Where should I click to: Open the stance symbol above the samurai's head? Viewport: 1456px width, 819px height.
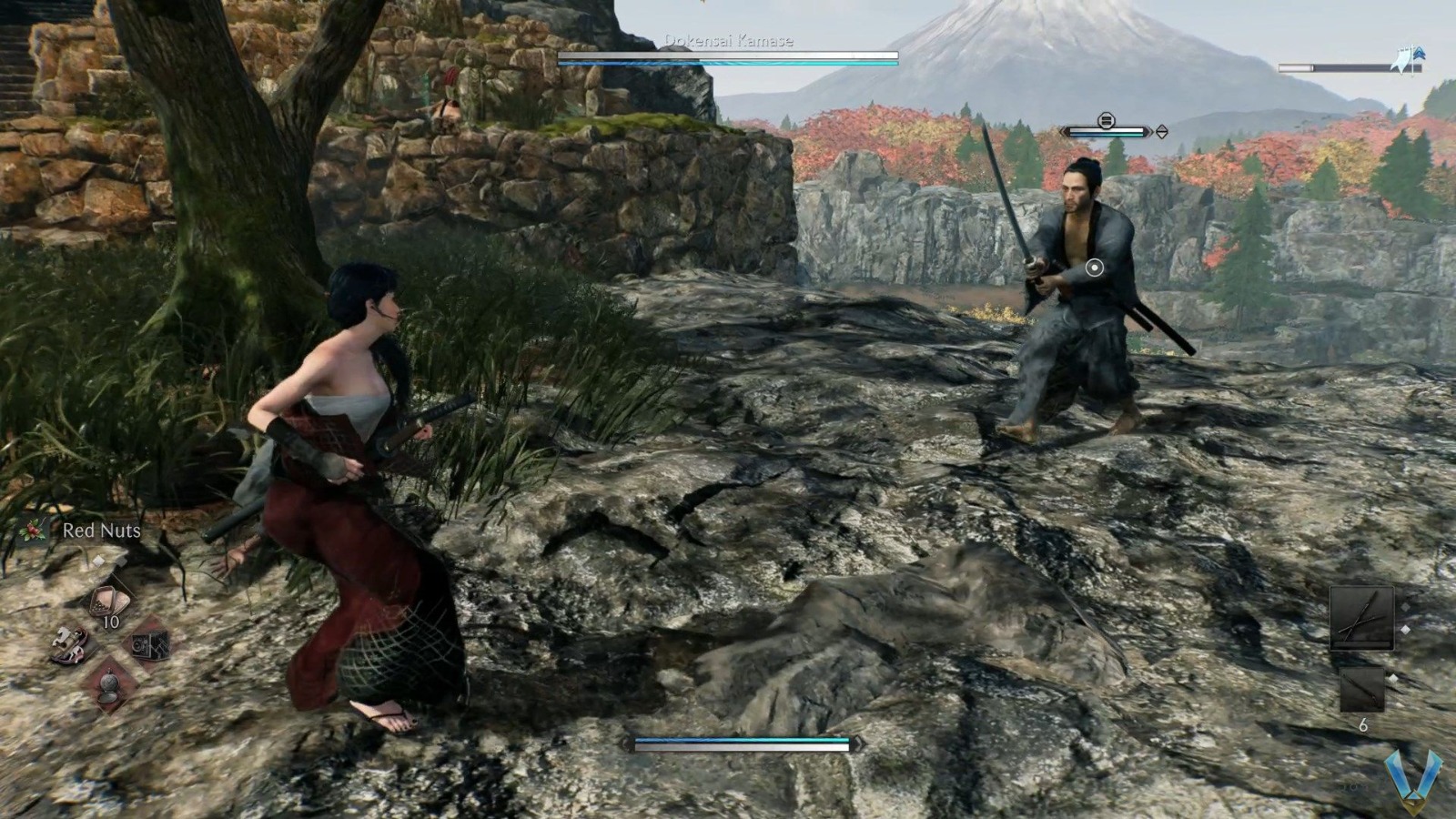point(1107,120)
